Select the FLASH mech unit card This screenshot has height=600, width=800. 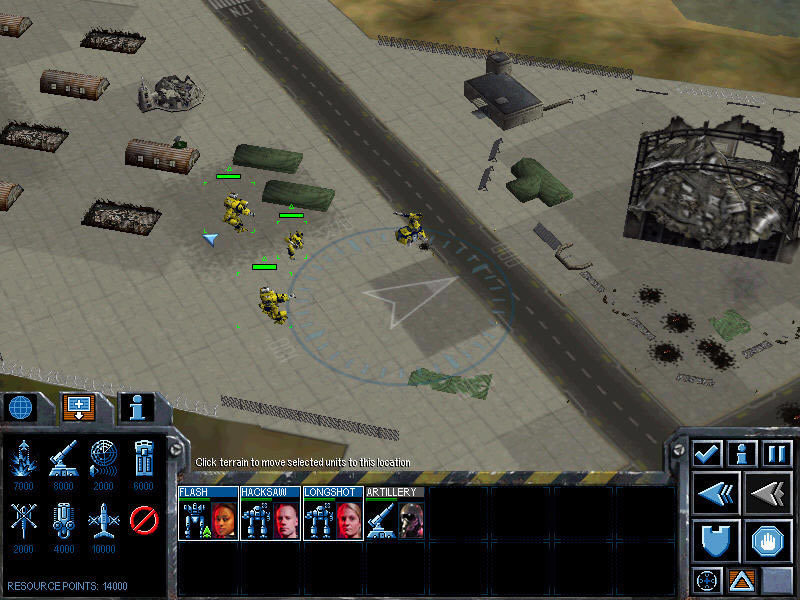point(208,514)
